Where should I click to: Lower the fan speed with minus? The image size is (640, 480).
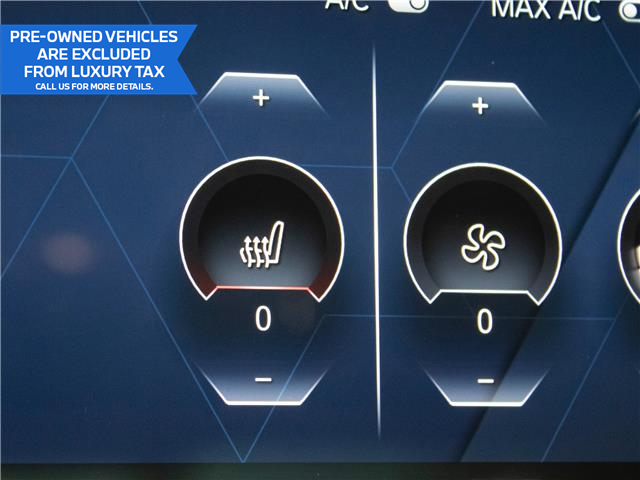(485, 381)
